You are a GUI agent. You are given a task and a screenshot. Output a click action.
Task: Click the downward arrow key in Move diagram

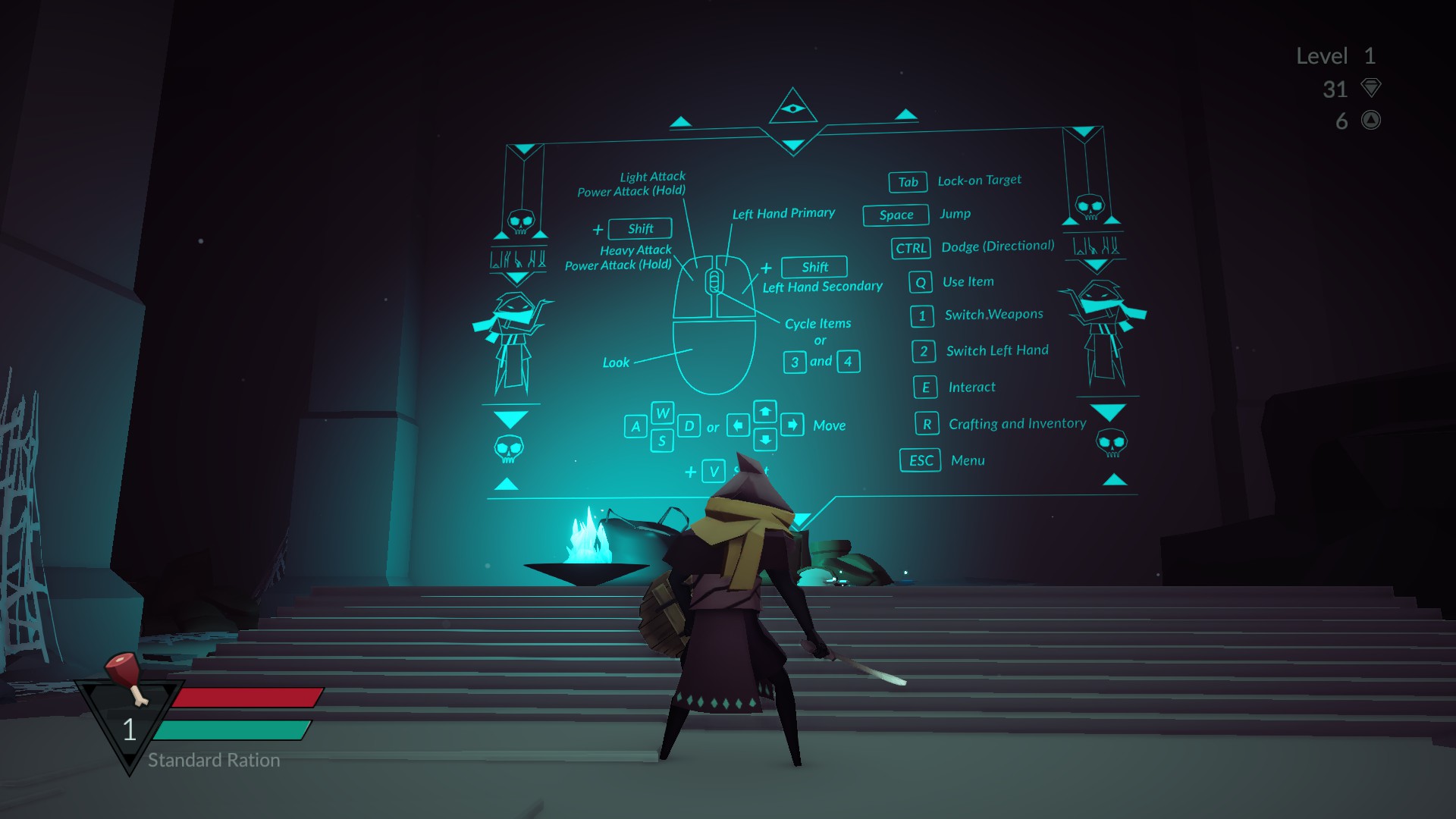click(765, 439)
